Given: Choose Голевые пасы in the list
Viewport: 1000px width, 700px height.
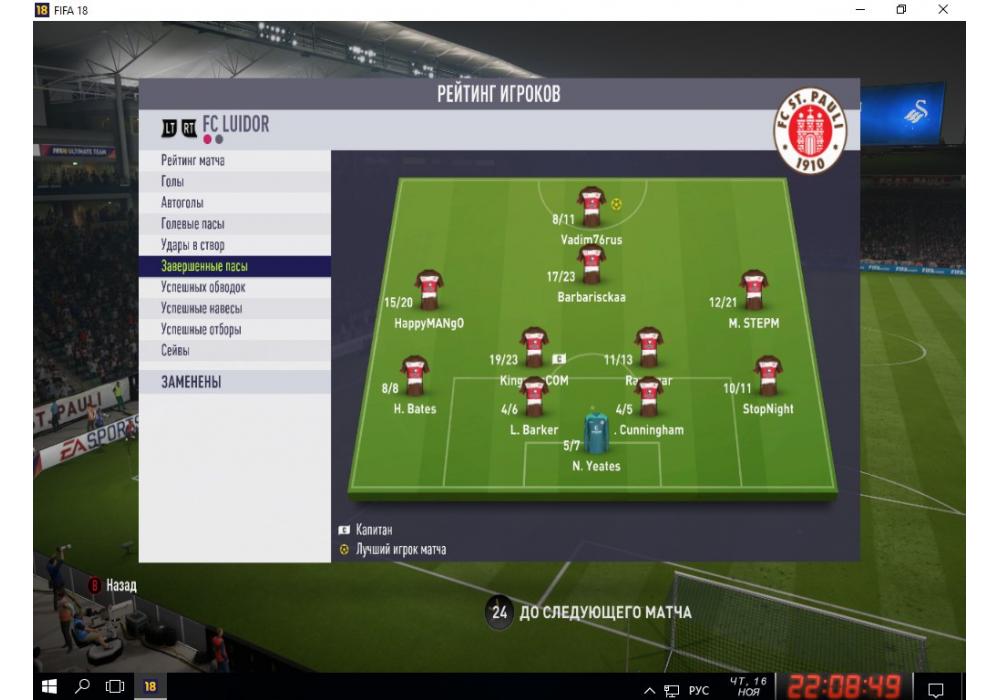Looking at the screenshot, I should tap(192, 224).
